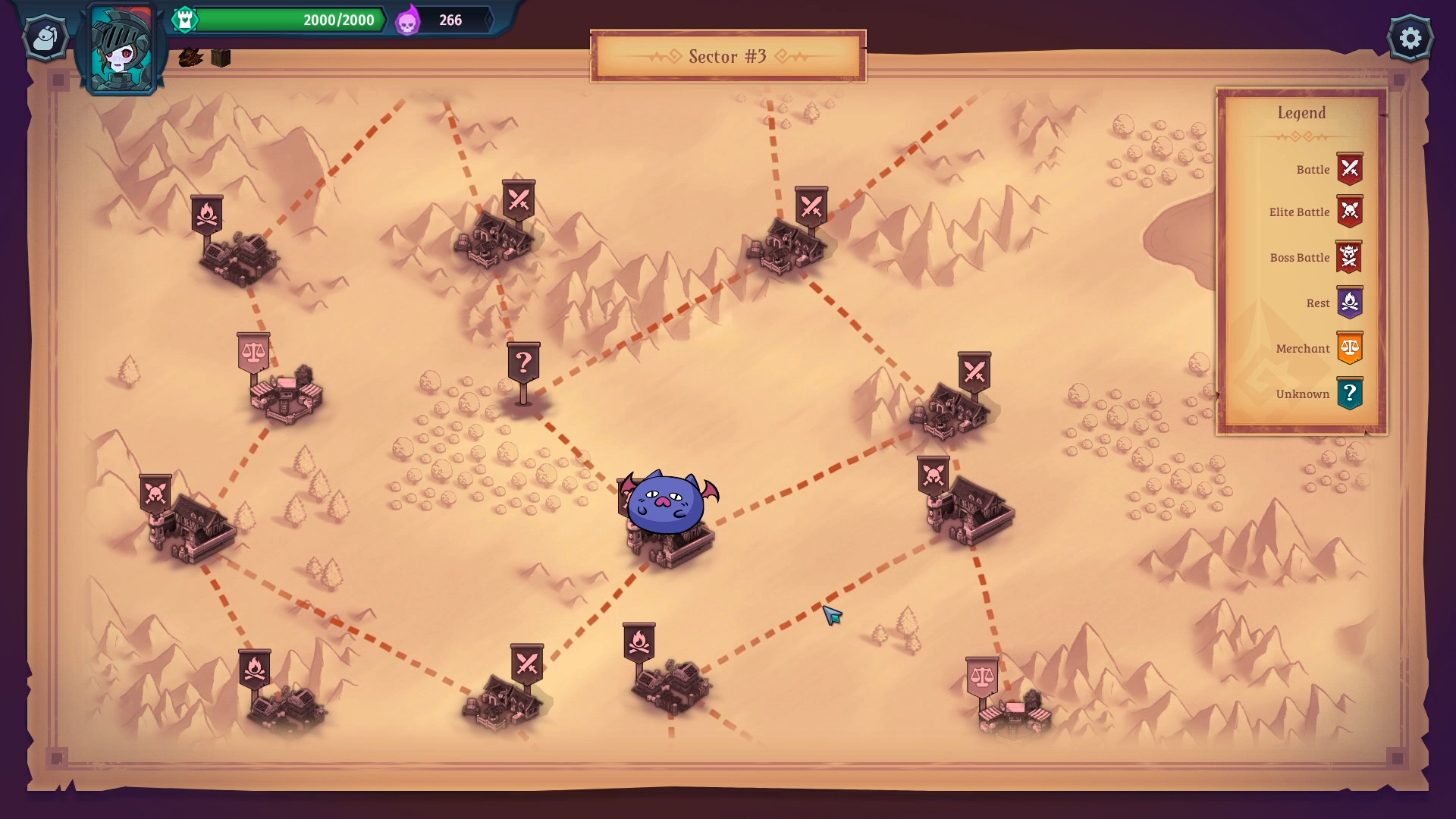Viewport: 1456px width, 819px height.
Task: Click the Elite Battle legend entry
Action: [x=1316, y=212]
